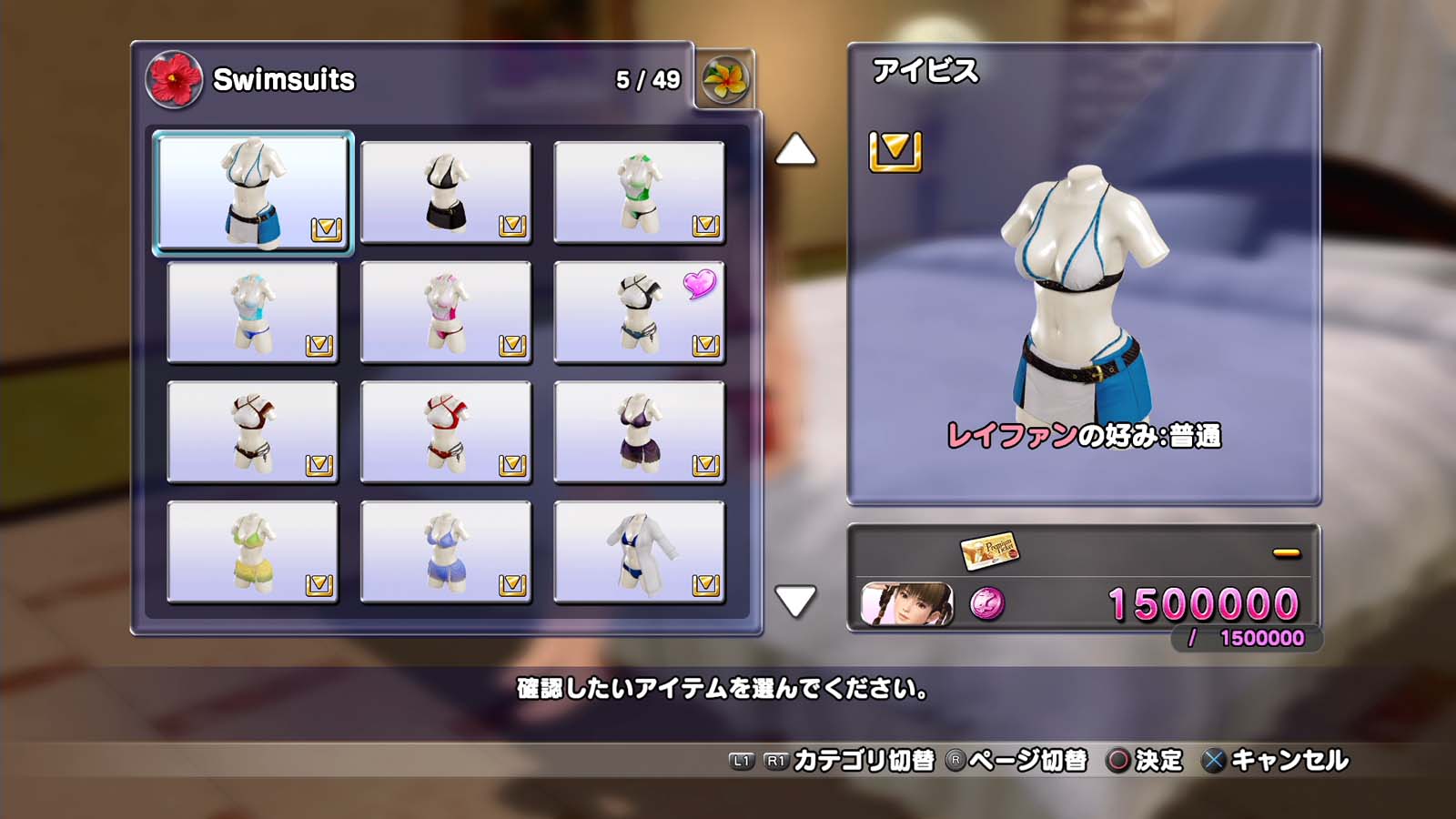This screenshot has height=819, width=1456.
Task: Pick the green and yellow bikini
Action: pyautogui.click(x=253, y=552)
